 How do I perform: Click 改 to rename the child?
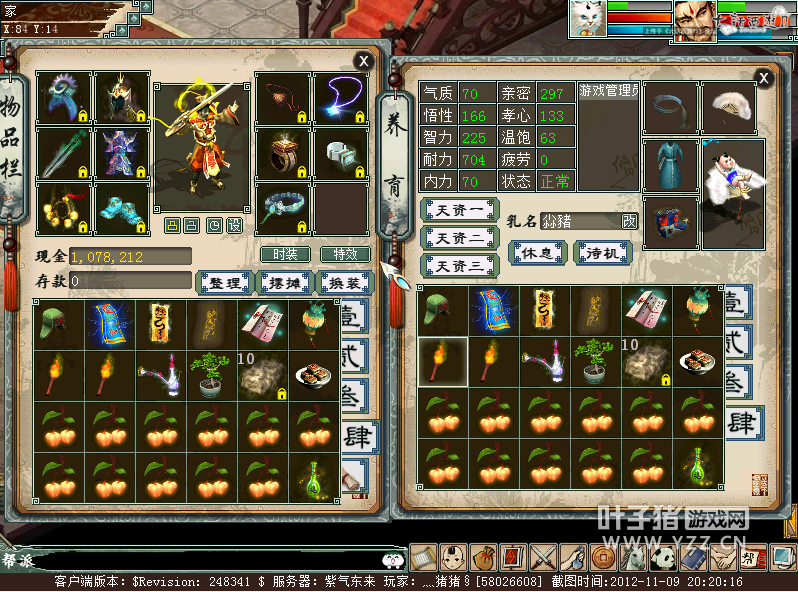tap(630, 221)
